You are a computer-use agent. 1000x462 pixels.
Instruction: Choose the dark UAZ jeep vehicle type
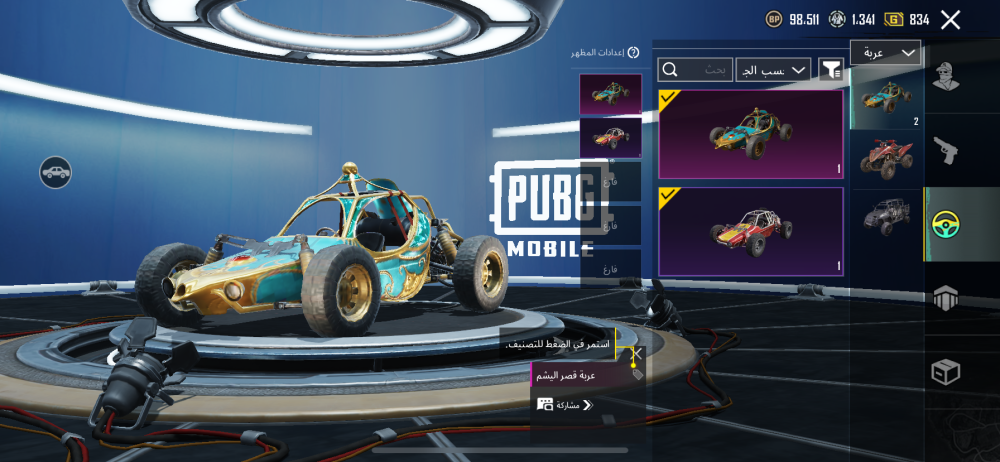point(886,216)
